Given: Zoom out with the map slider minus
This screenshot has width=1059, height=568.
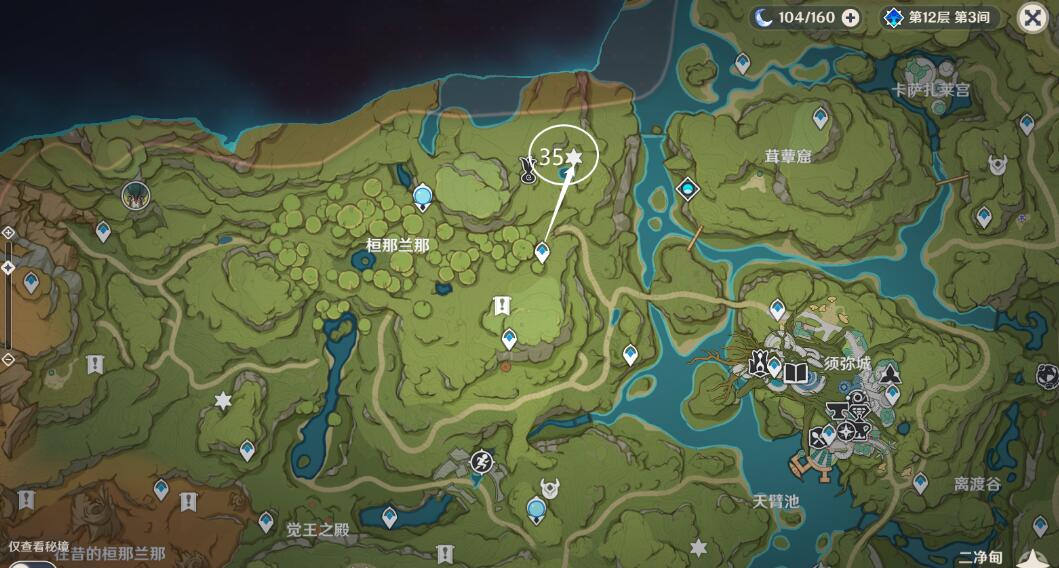Looking at the screenshot, I should [x=8, y=359].
